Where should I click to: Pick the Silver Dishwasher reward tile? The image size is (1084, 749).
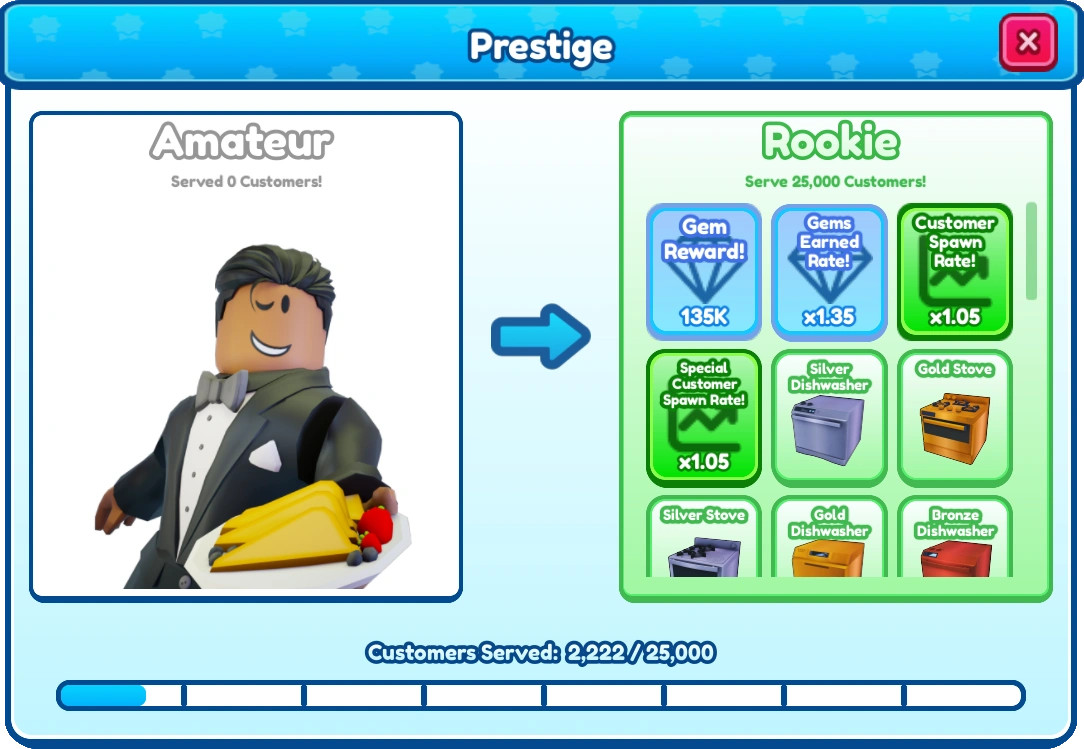[x=829, y=417]
